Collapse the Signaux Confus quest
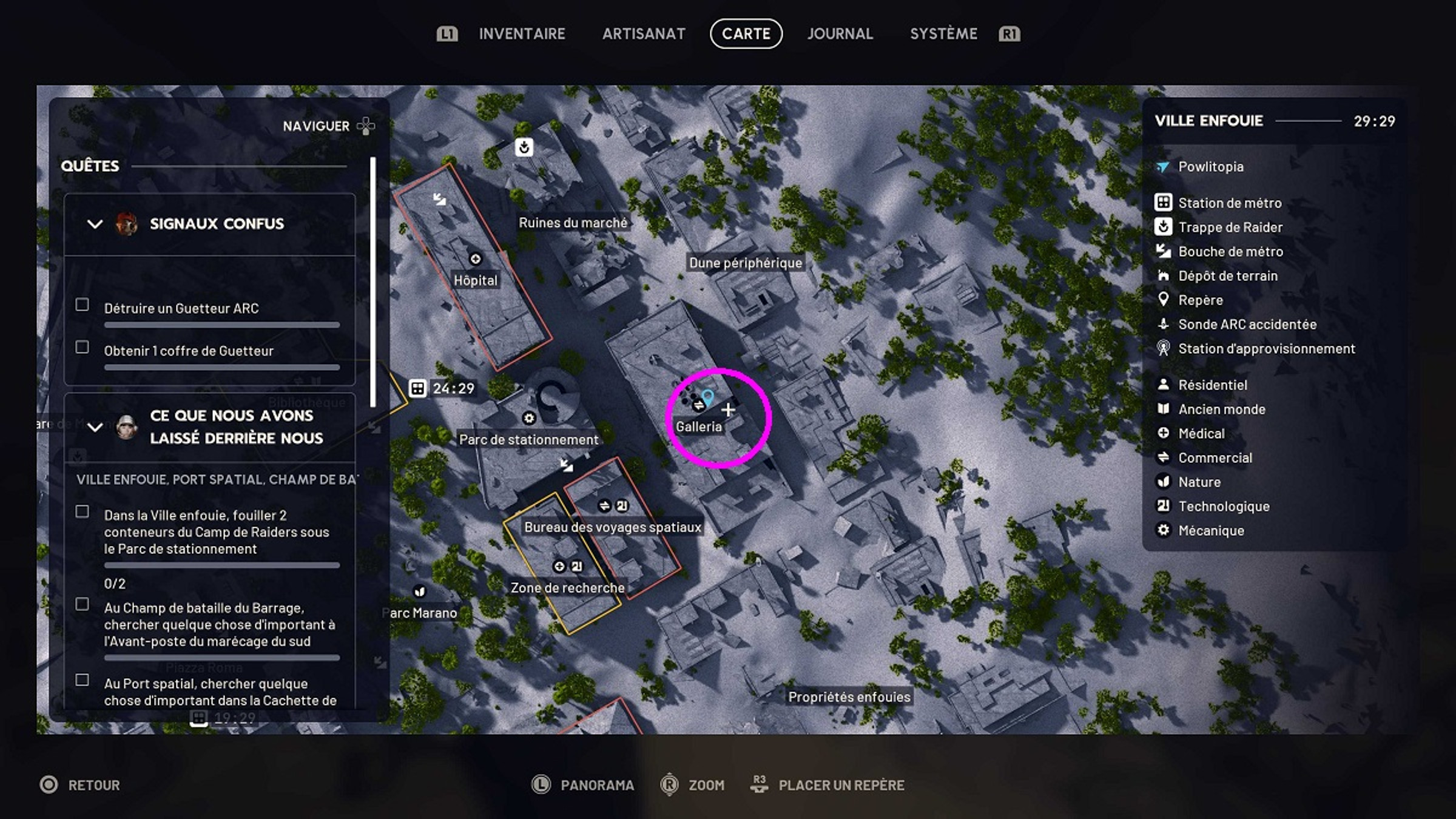The height and width of the screenshot is (819, 1456). point(95,224)
